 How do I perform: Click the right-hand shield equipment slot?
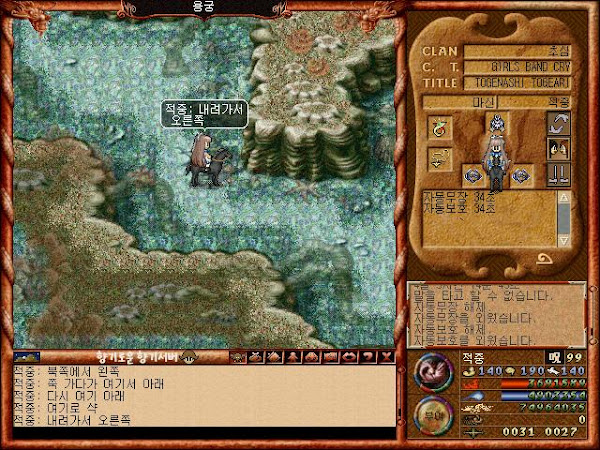521,176
